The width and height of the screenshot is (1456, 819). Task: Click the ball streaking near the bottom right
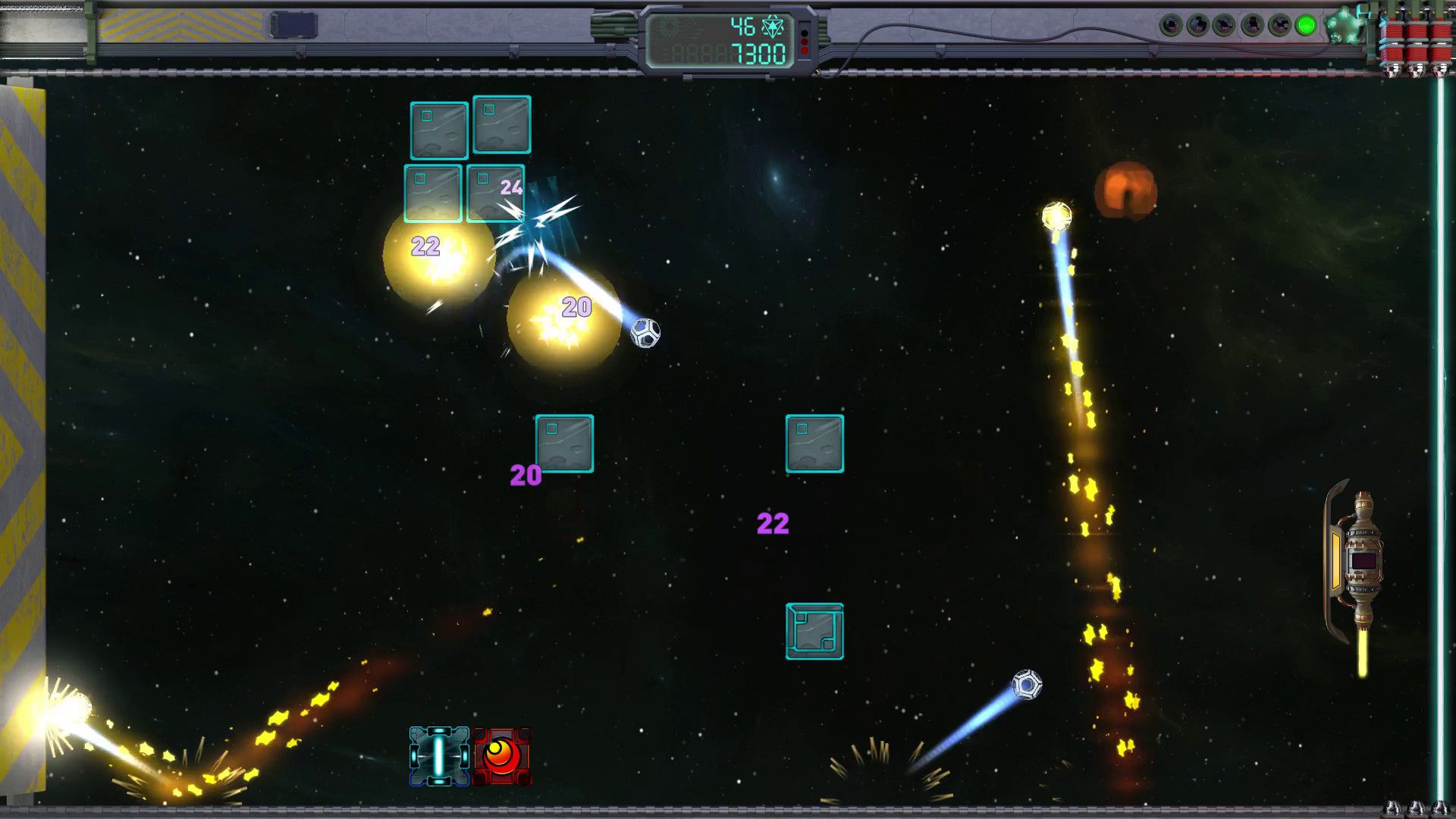(x=1028, y=684)
